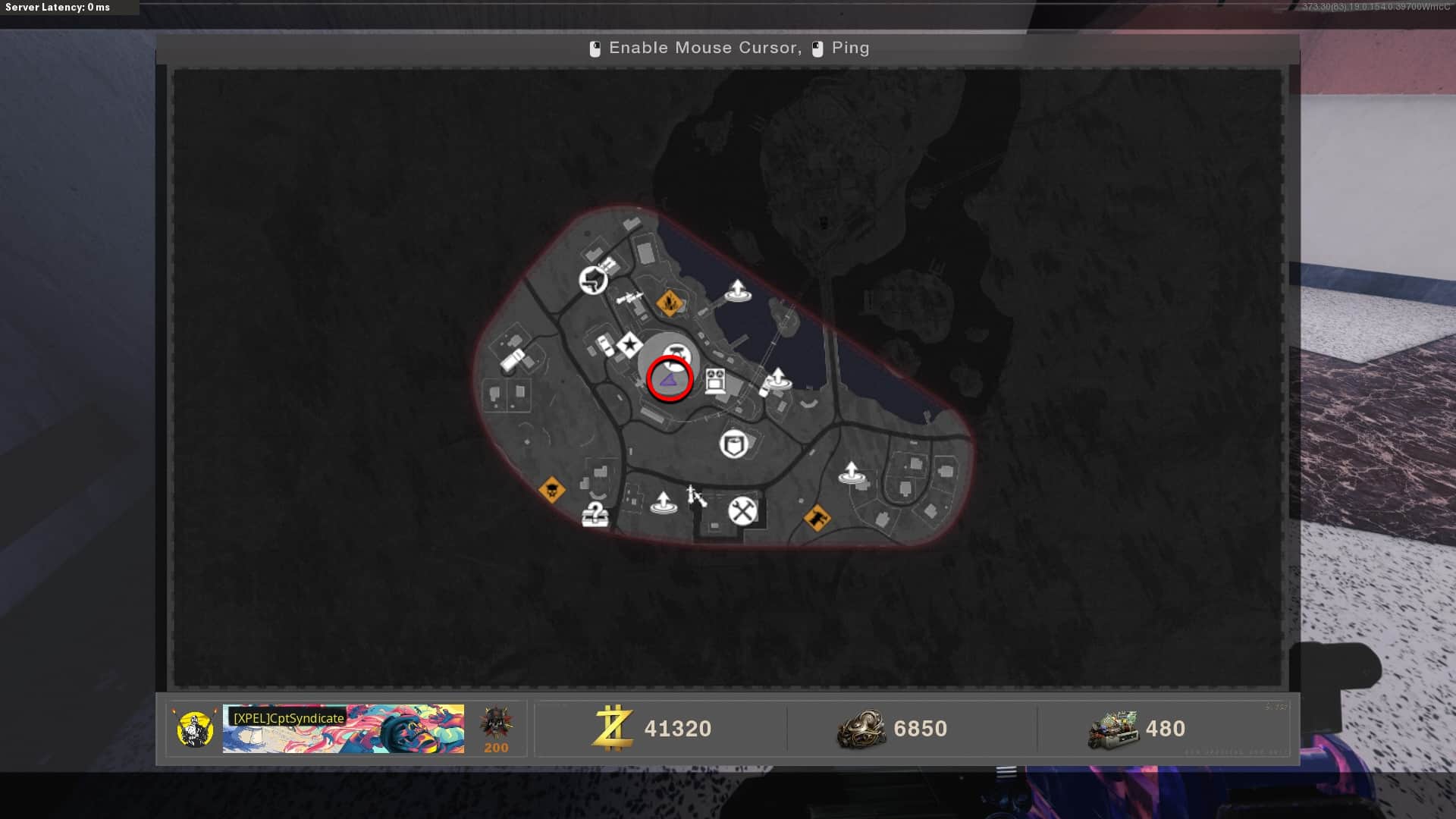Ping the mystery box question mark icon
Screen dimensions: 1456x819
595,515
